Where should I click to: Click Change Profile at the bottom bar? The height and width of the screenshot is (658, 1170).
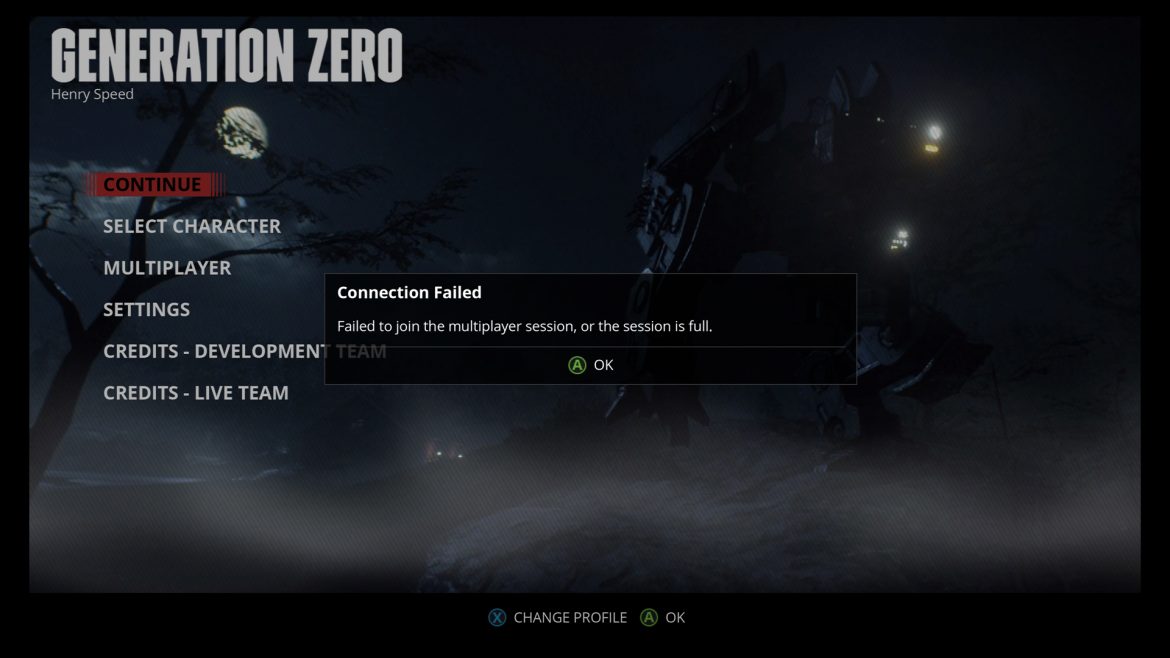click(558, 618)
